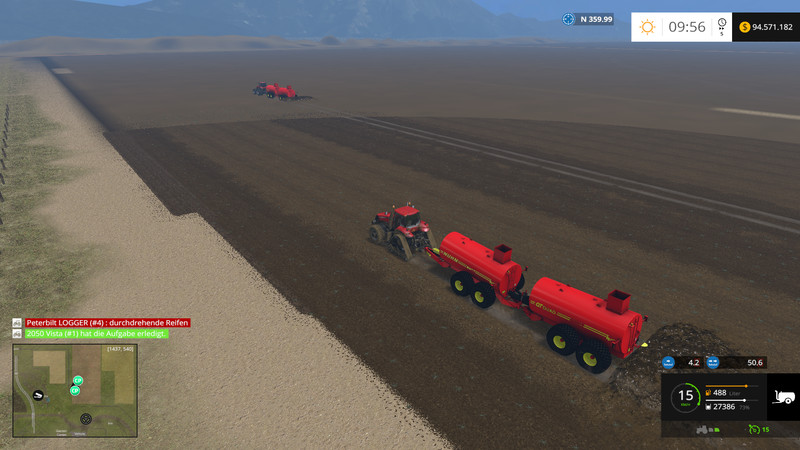Click the gold dollar coin icon
This screenshot has width=800, height=450.
point(745,27)
